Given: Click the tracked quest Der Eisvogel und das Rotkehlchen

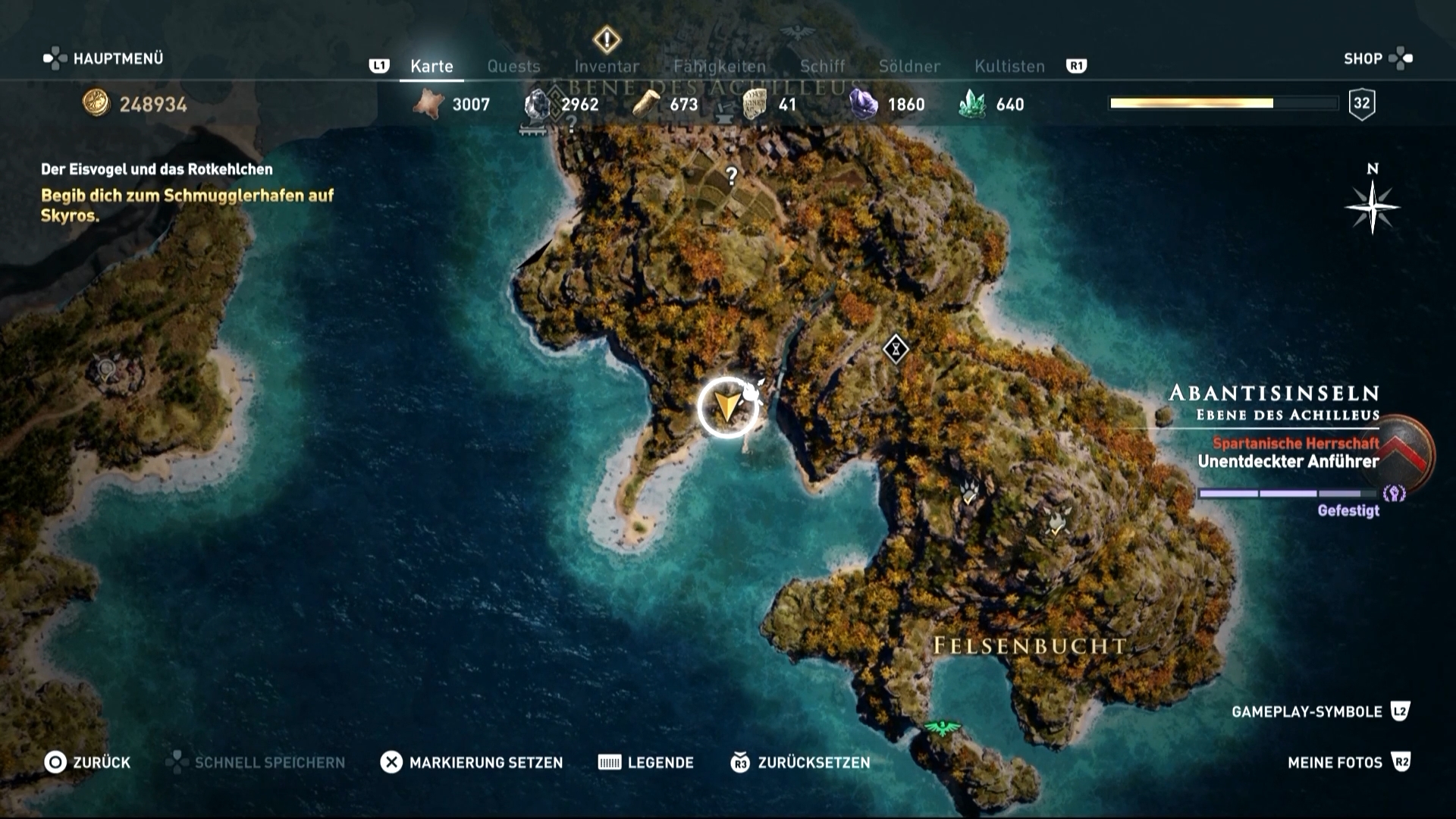Looking at the screenshot, I should coord(157,169).
